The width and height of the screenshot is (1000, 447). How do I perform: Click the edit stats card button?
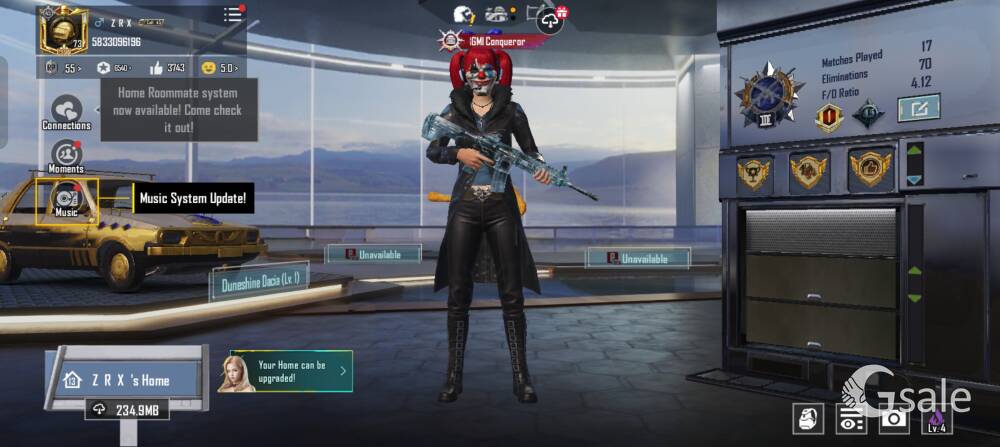coord(918,107)
